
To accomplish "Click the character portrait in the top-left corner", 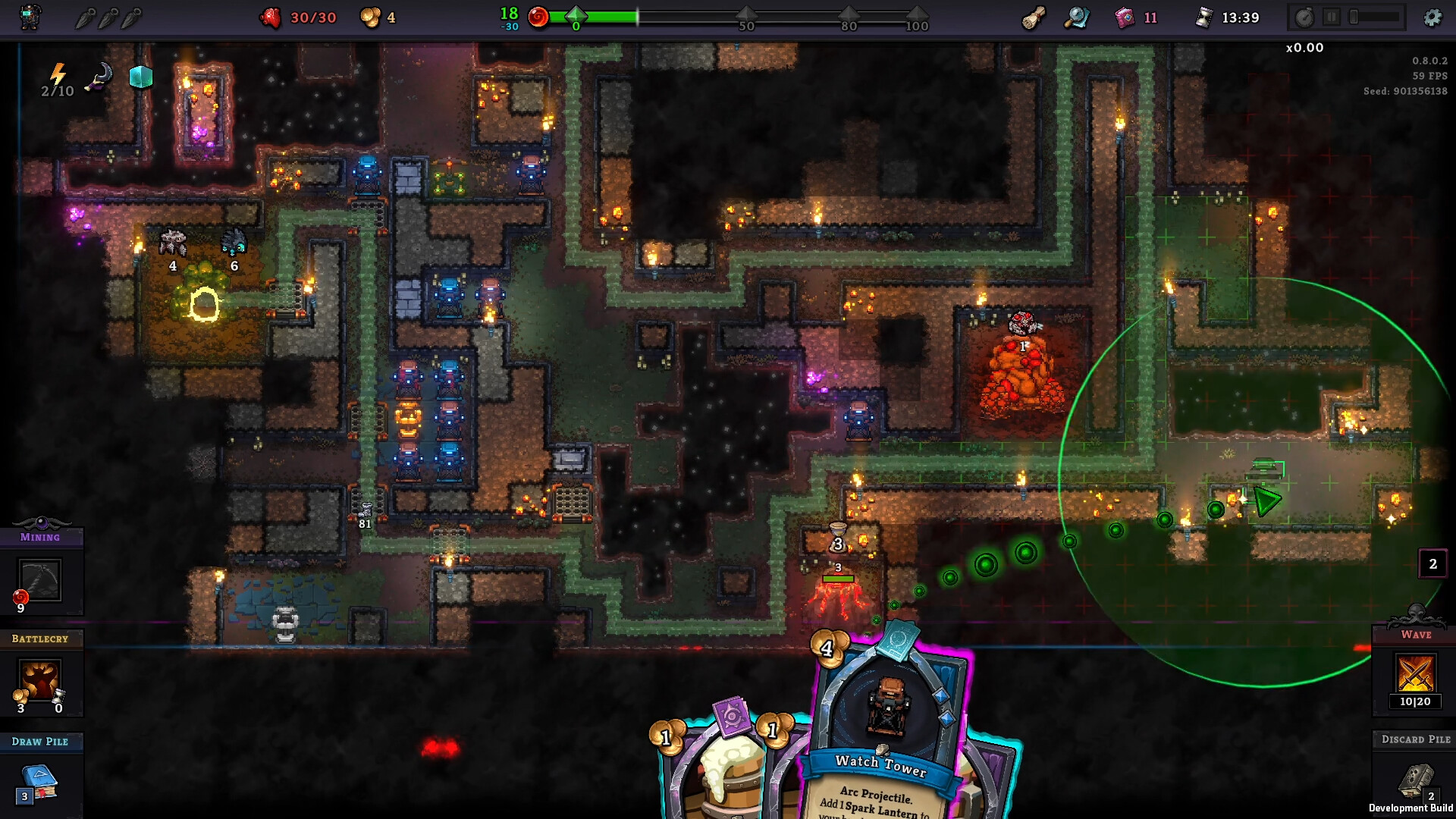I will [x=30, y=17].
